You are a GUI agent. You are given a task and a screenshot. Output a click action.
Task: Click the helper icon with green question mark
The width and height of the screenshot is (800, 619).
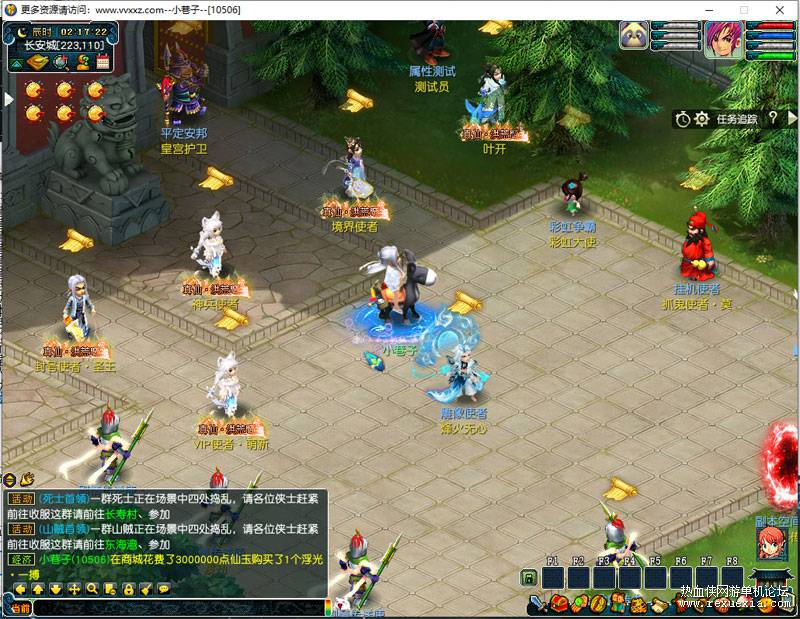[82, 62]
